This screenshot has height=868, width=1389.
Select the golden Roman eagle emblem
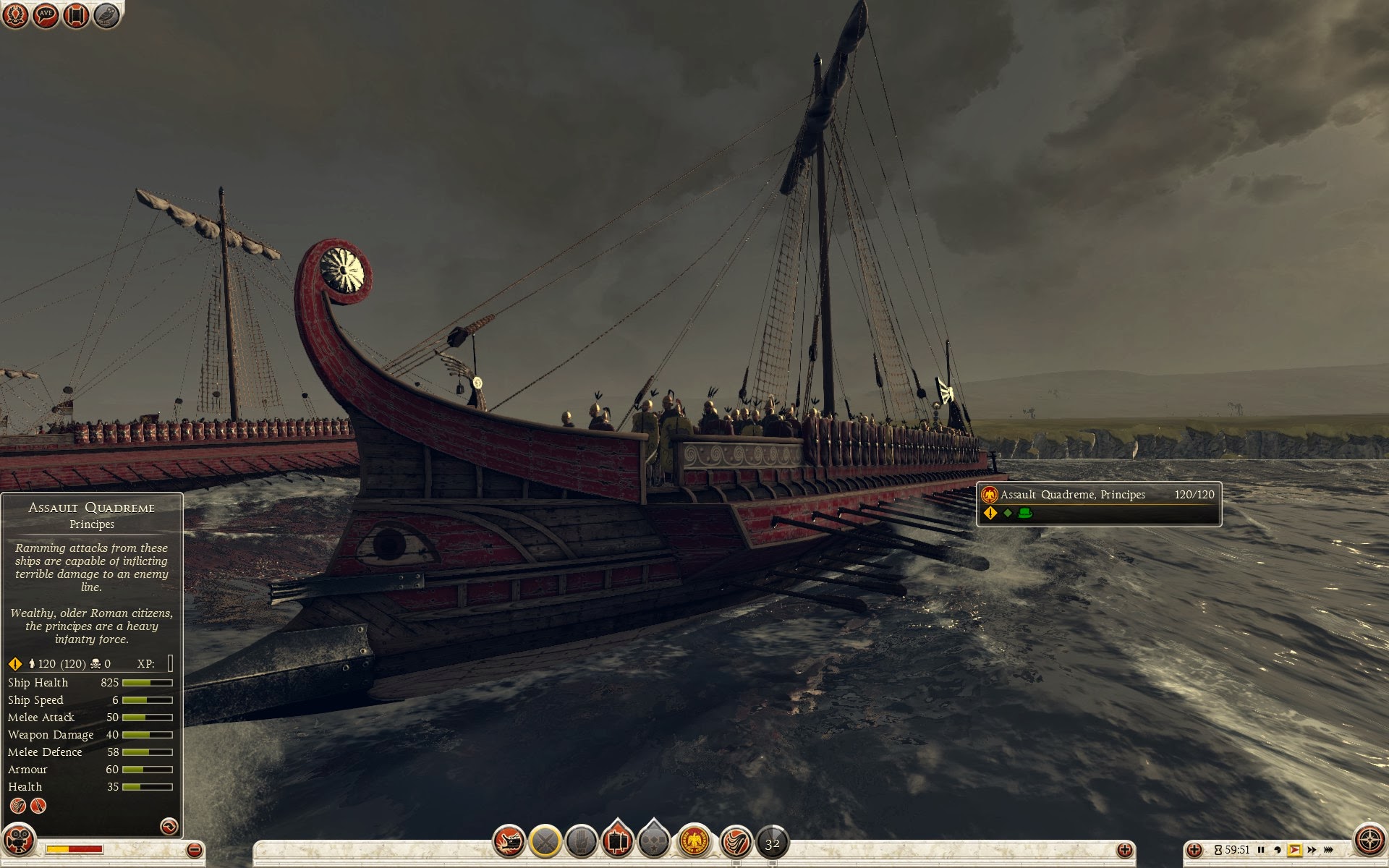click(694, 841)
